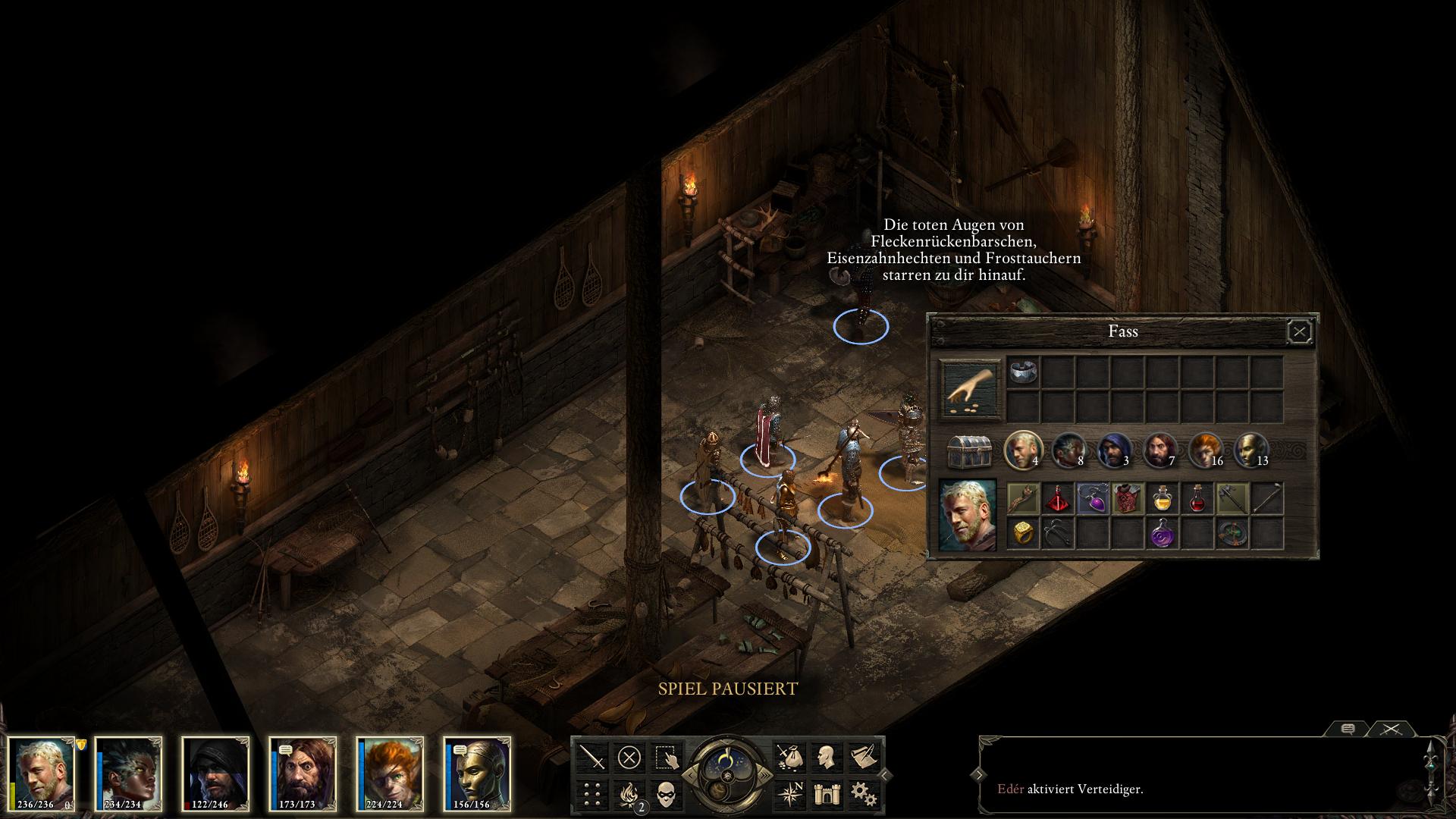This screenshot has height=819, width=1456.
Task: Open the compass area map
Action: click(789, 794)
